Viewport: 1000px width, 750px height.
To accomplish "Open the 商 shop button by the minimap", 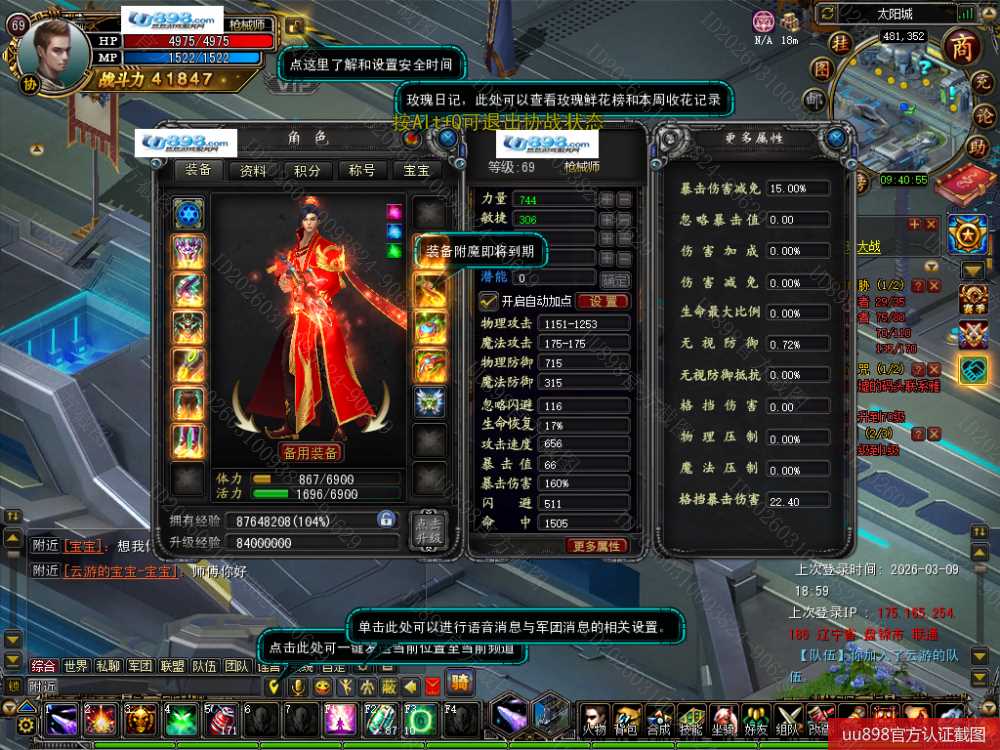I will tap(962, 49).
